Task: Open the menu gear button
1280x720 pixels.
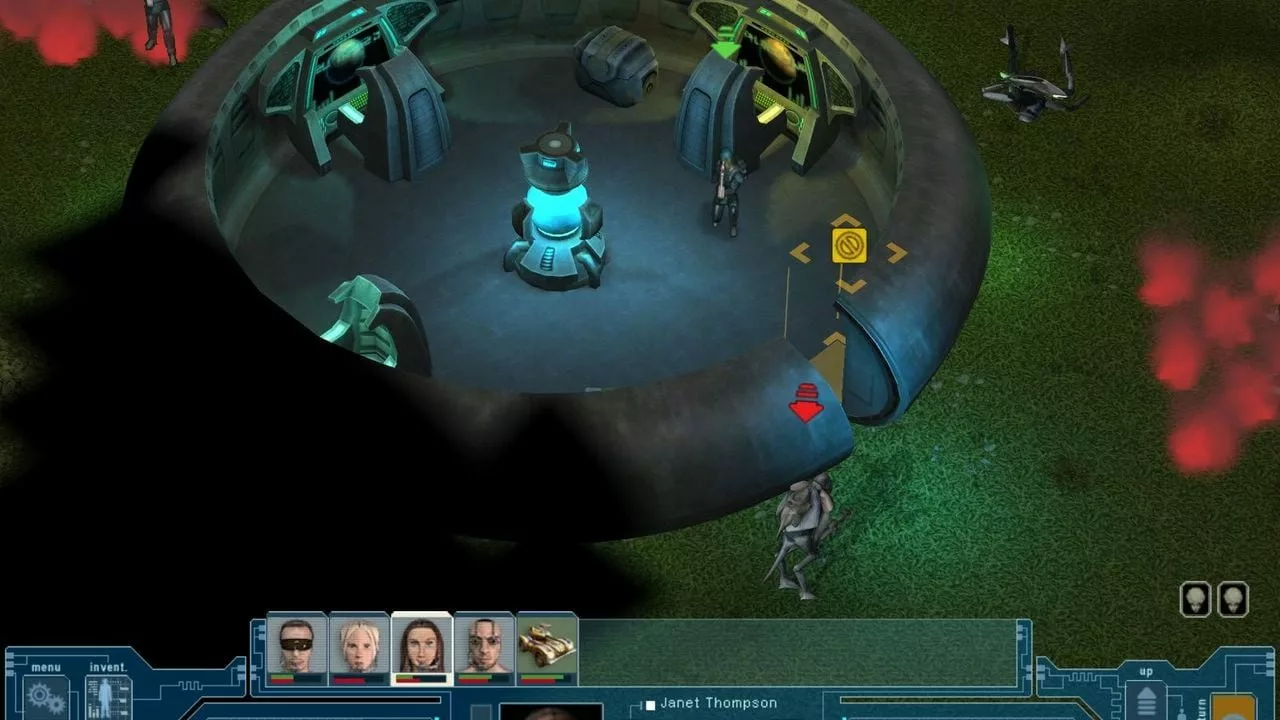Action: (45, 697)
